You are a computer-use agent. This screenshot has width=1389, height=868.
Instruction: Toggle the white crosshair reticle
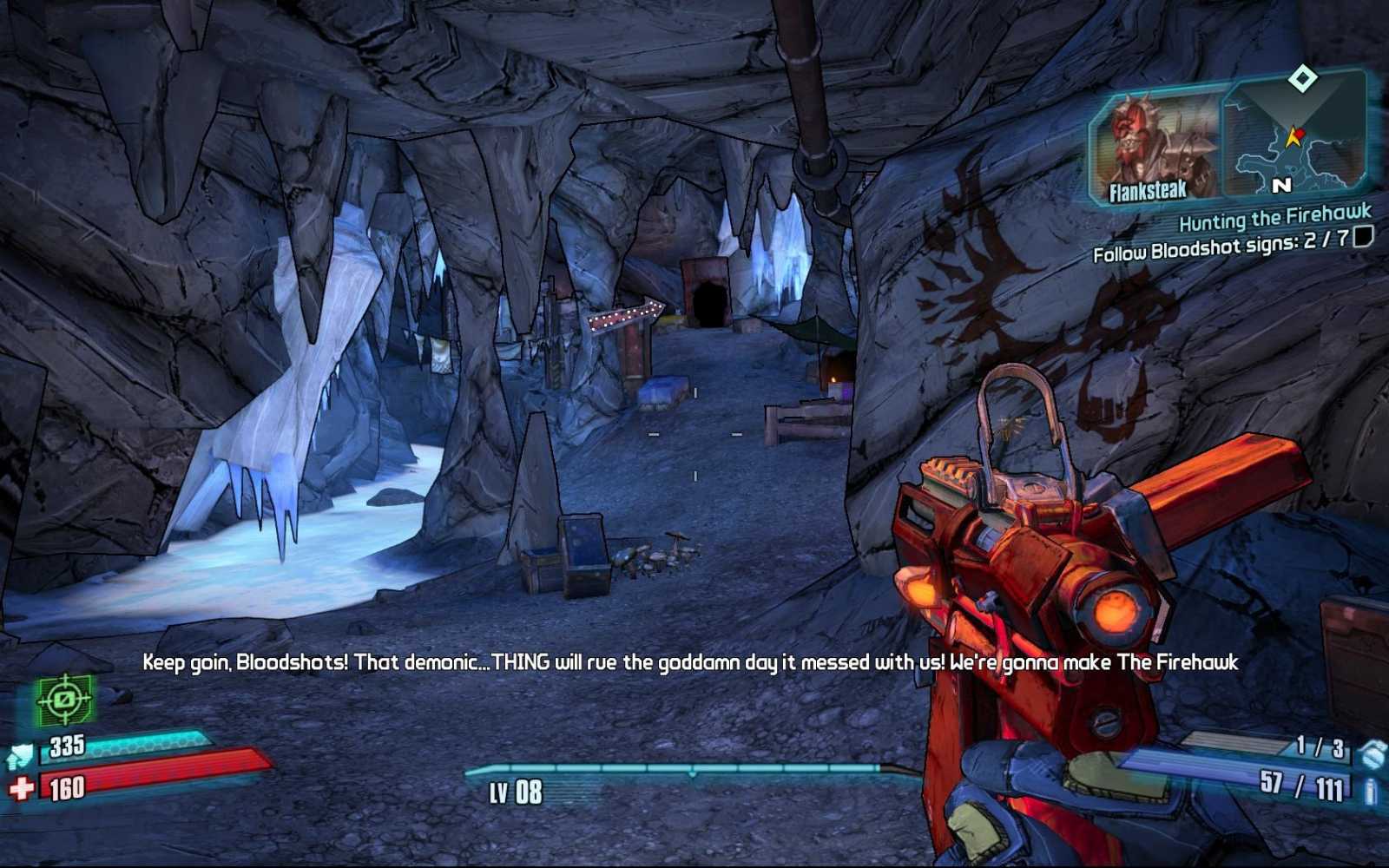(694, 434)
